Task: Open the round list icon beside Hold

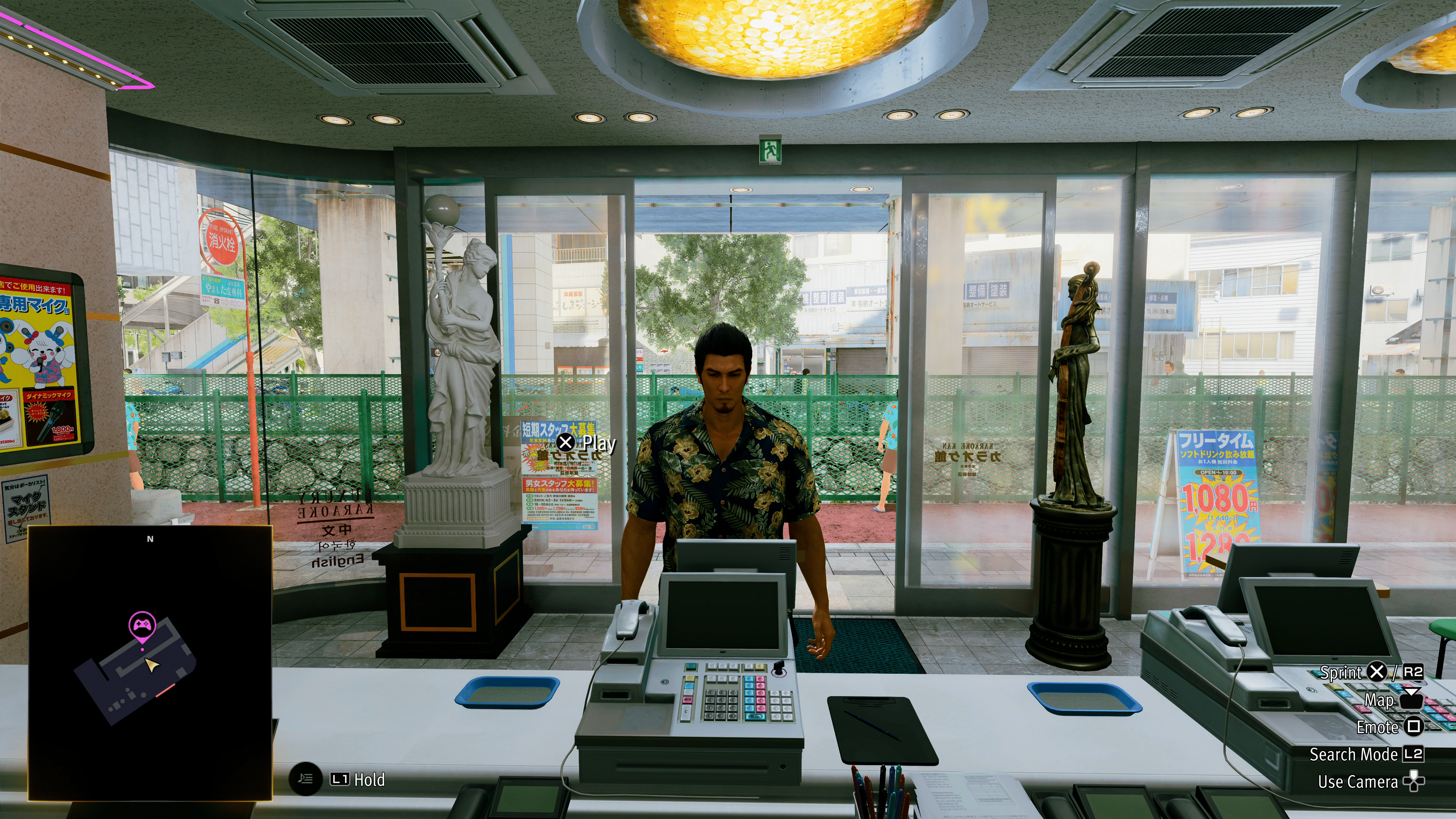Action: point(305,780)
